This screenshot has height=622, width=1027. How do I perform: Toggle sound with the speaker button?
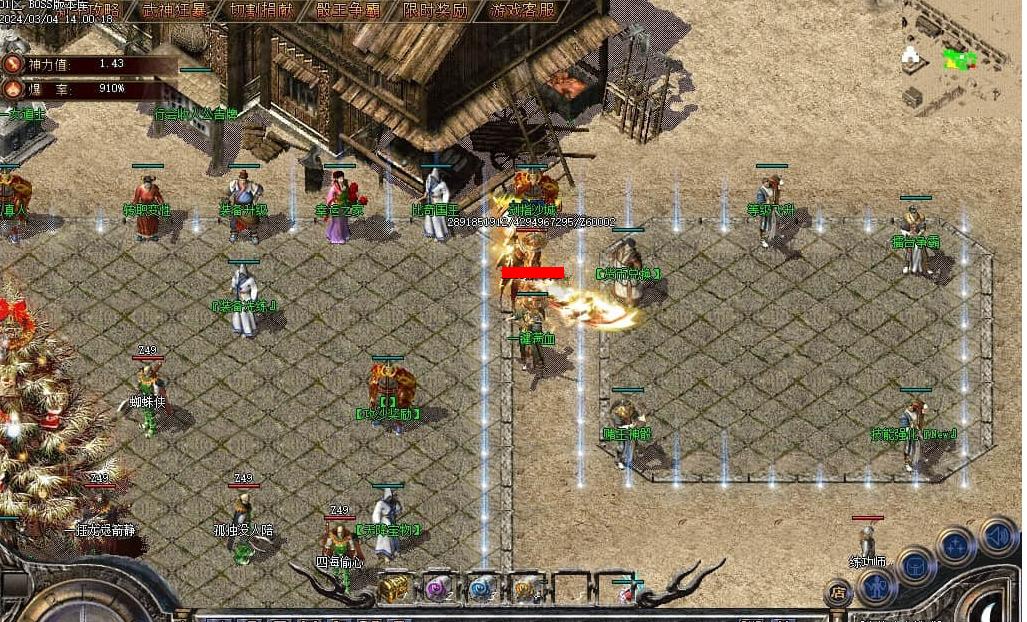pos(997,535)
